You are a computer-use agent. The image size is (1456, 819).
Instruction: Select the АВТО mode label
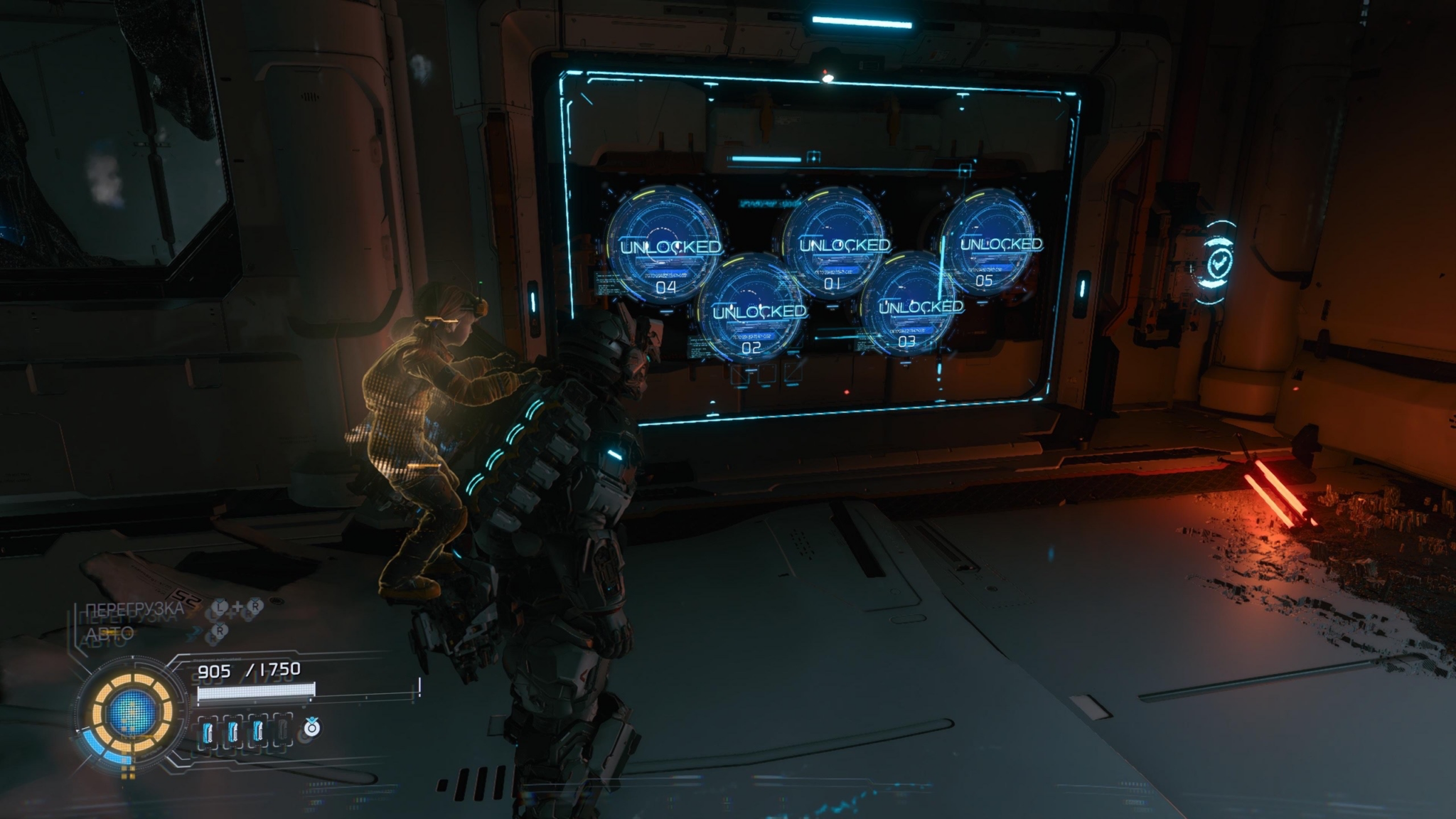109,633
